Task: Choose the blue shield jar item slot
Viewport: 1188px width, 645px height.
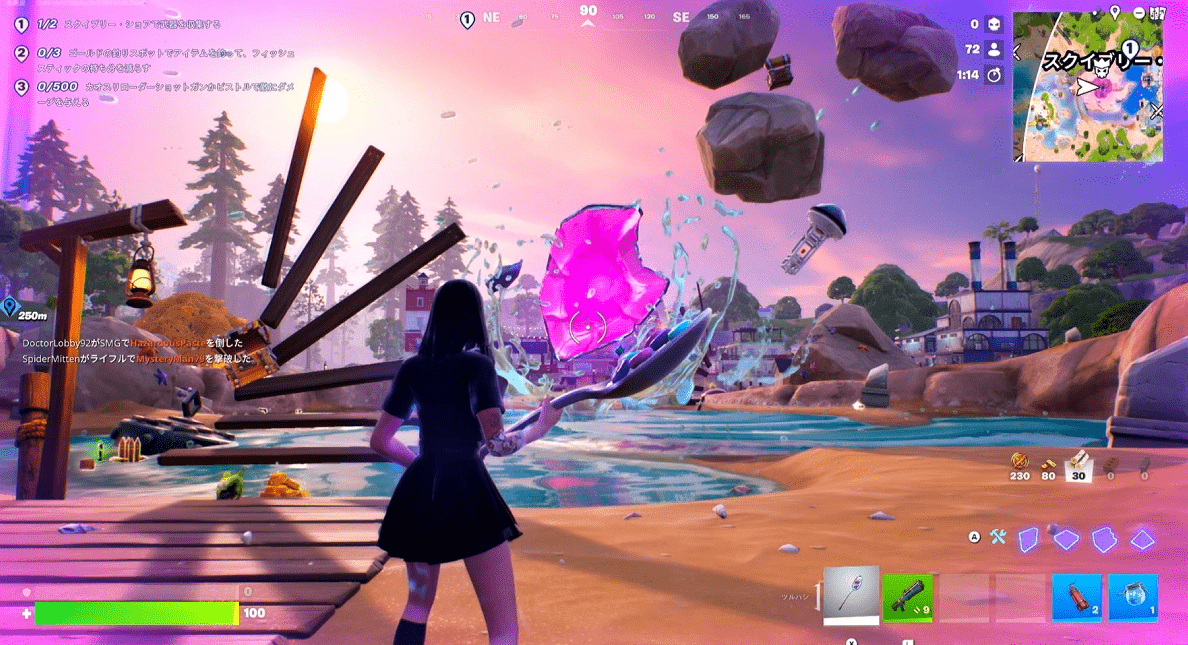Action: (x=1132, y=598)
